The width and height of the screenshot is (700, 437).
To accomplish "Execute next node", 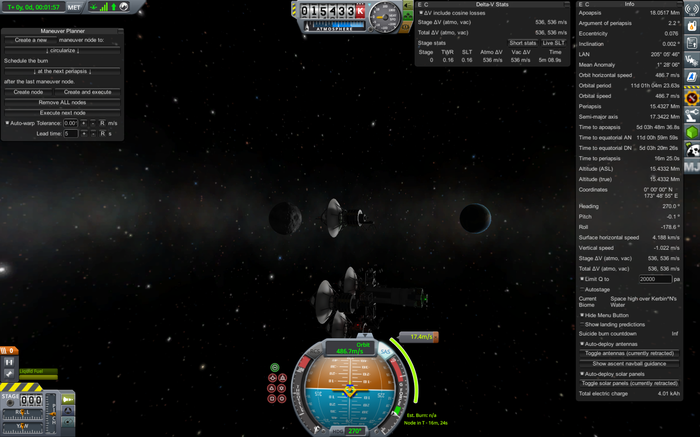I will 62,112.
